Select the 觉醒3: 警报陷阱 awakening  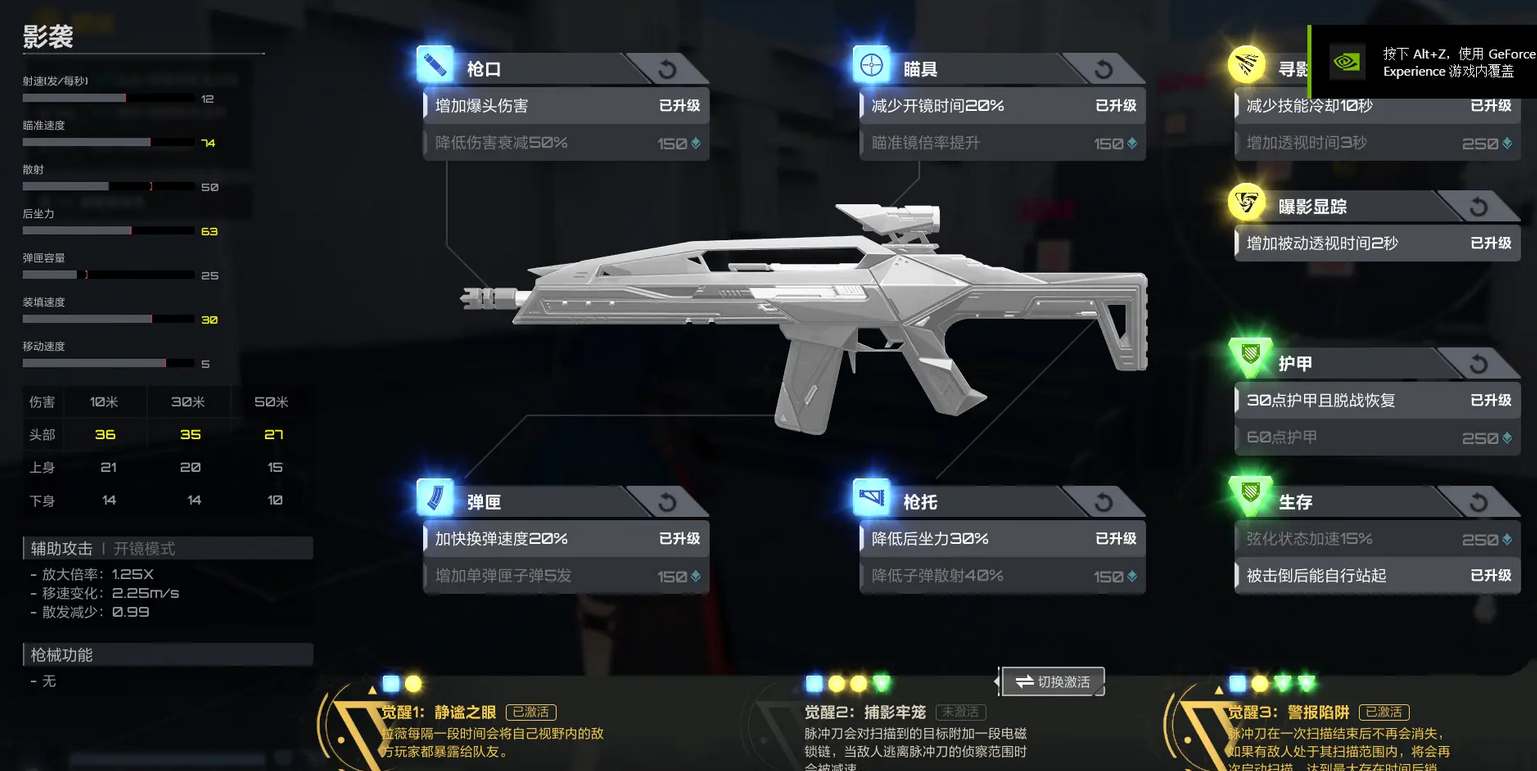[1289, 712]
